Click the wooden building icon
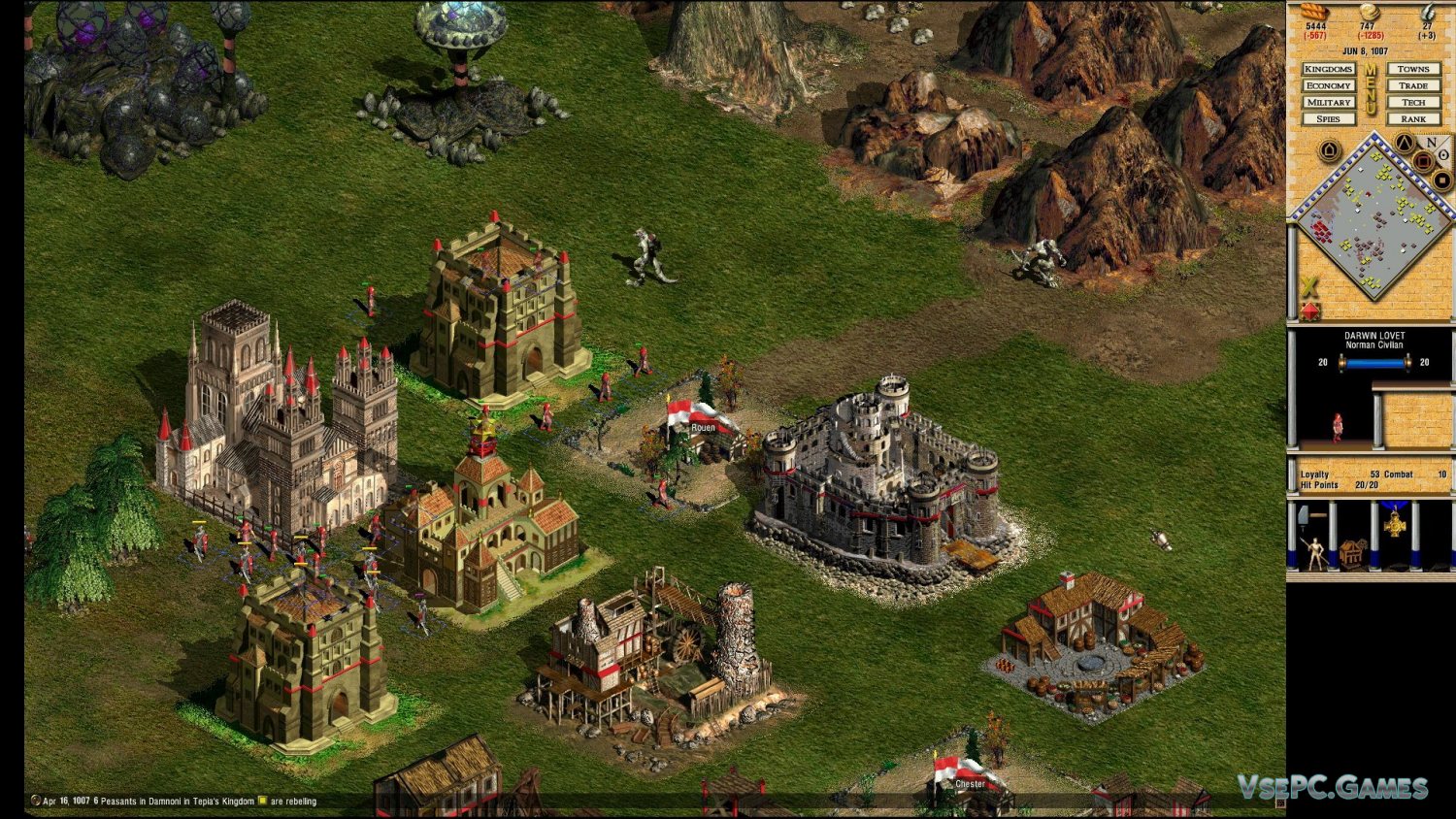This screenshot has height=819, width=1456. (1352, 554)
